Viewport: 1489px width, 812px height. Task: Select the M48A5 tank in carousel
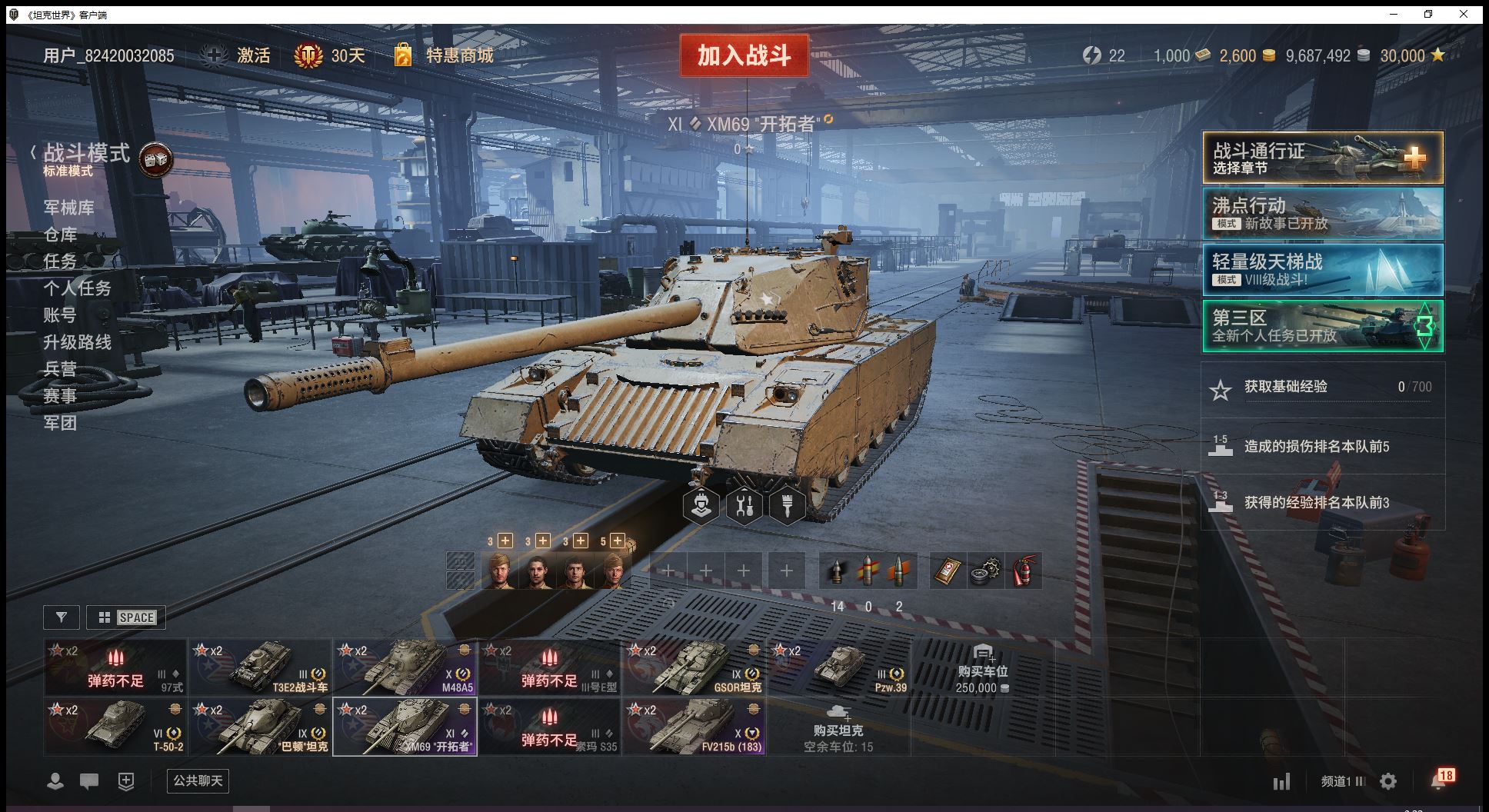pyautogui.click(x=405, y=667)
